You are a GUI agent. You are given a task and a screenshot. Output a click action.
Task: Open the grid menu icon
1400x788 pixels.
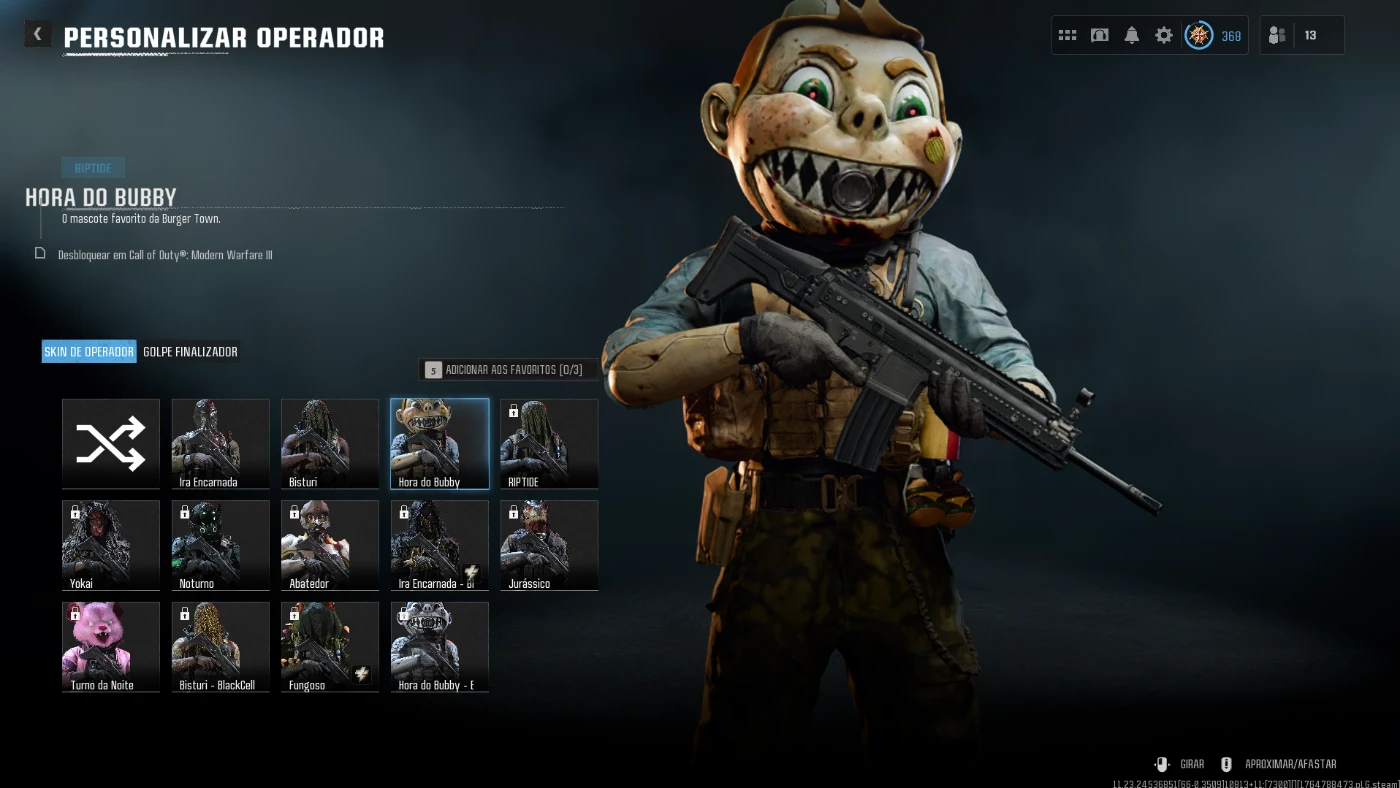[1067, 36]
